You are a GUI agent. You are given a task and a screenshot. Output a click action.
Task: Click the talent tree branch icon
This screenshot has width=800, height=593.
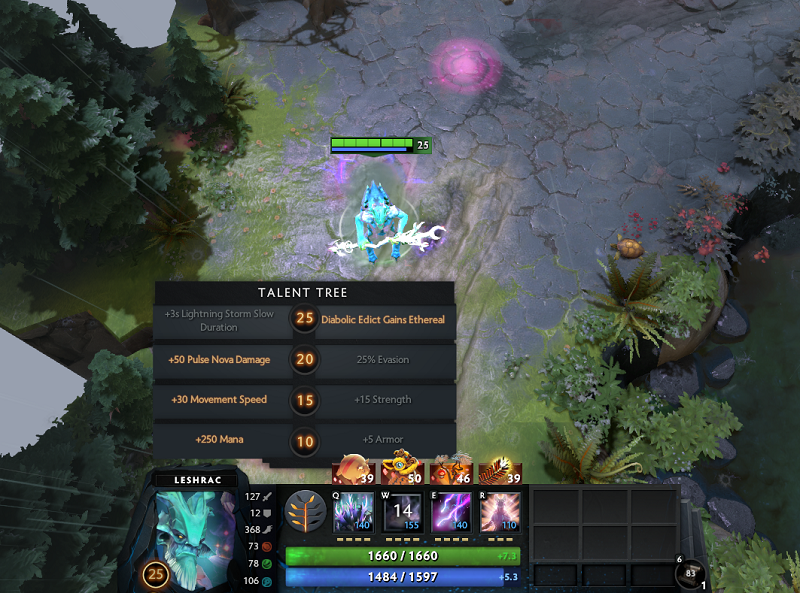click(x=304, y=510)
